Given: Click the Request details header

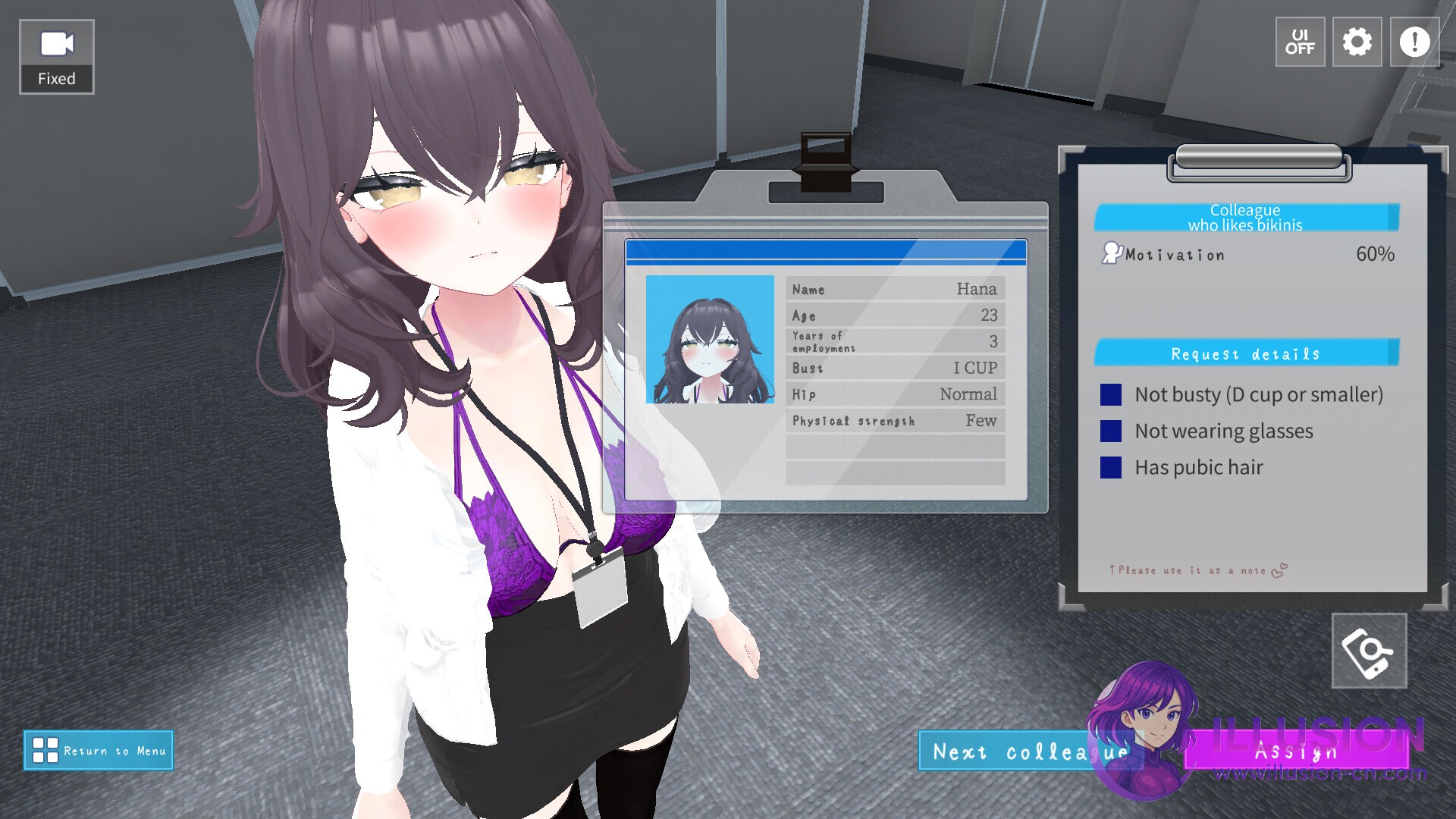Looking at the screenshot, I should click(x=1244, y=353).
